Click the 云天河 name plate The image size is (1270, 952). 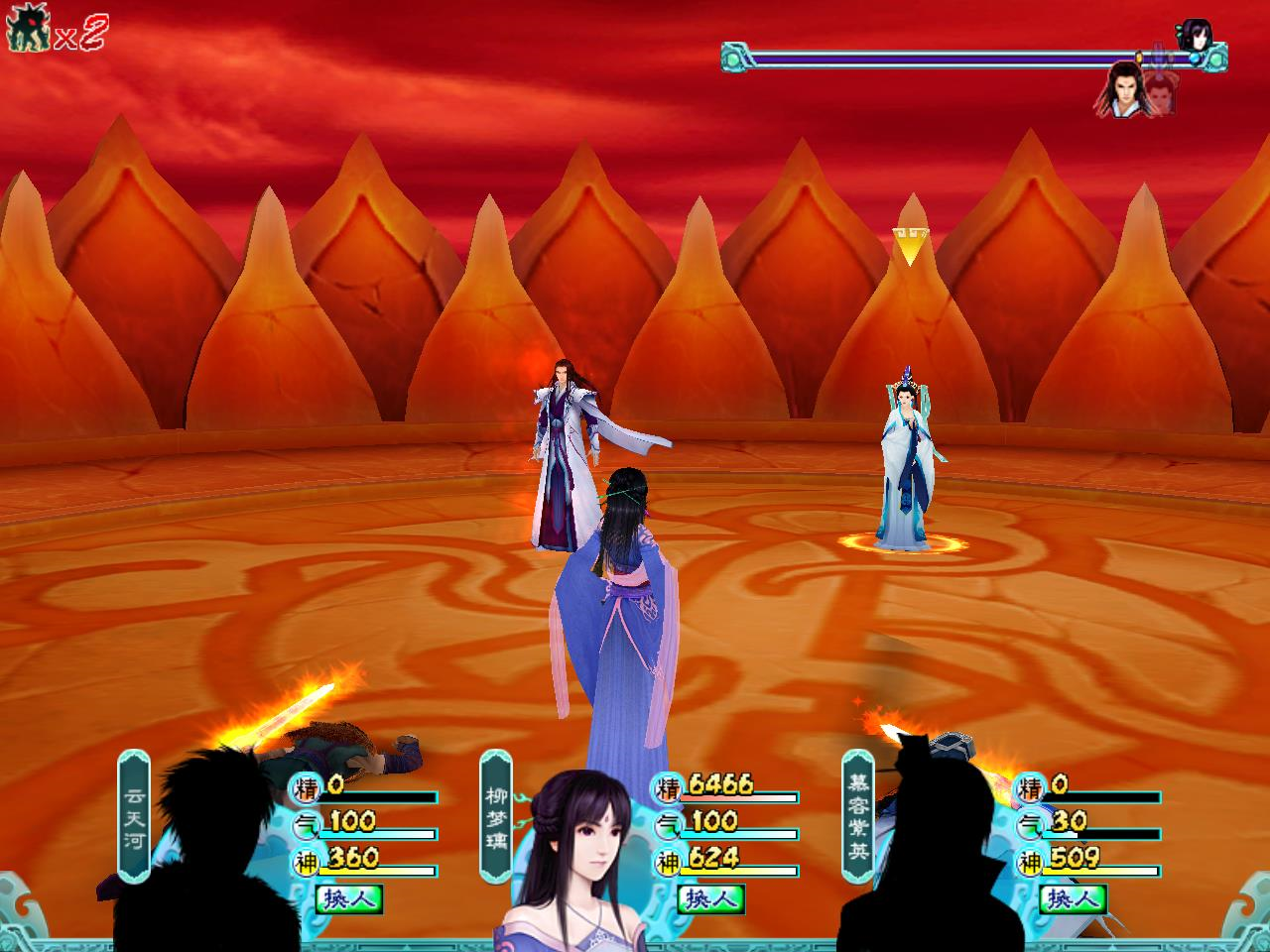(x=134, y=815)
